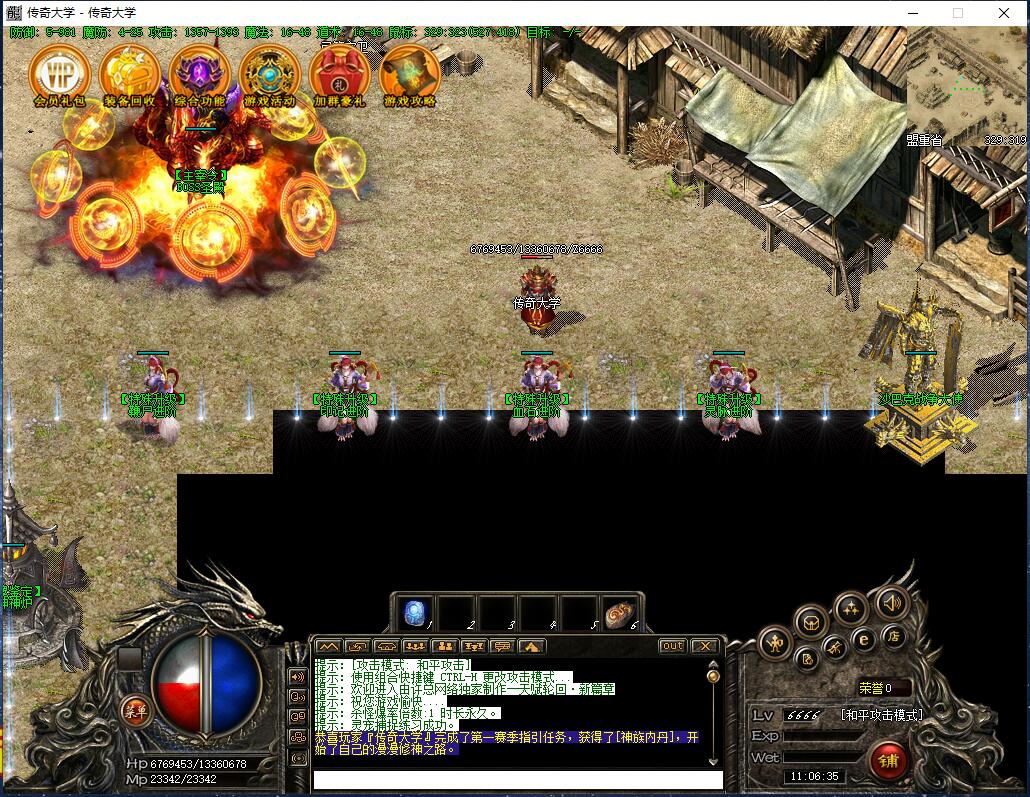Viewport: 1030px width, 797px height.
Task: Click the round 店 store button
Action: 894,634
